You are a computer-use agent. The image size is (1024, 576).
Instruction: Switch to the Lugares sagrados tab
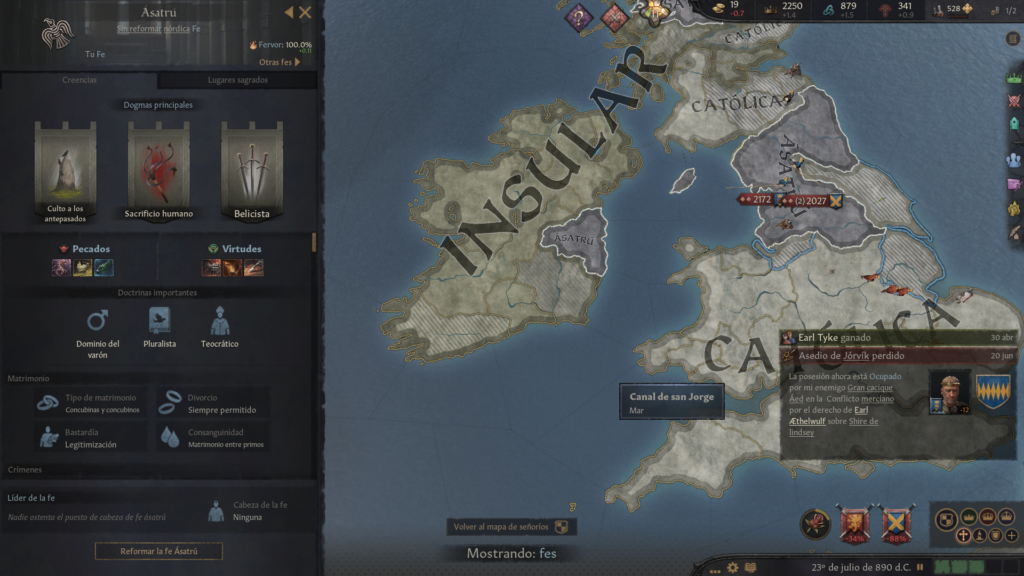coord(237,80)
